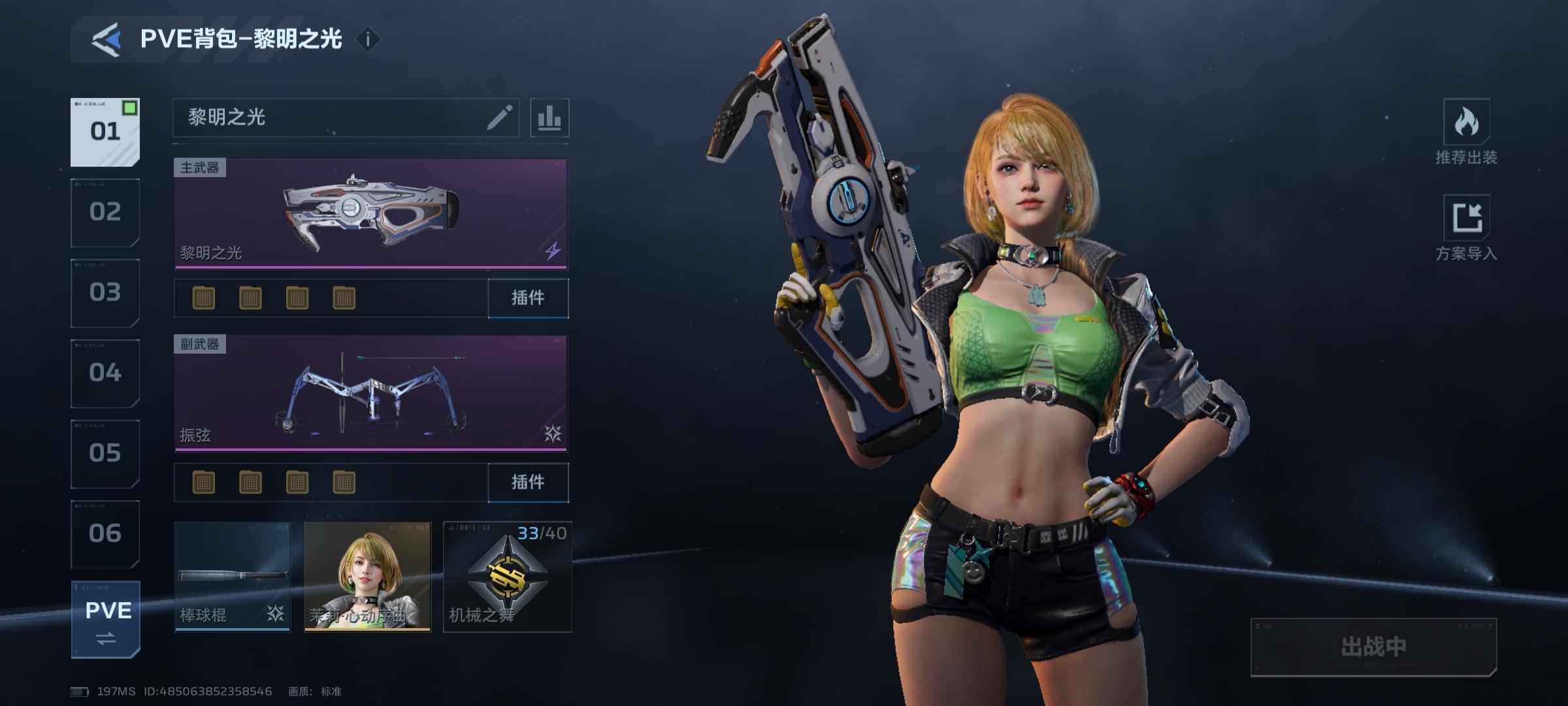Image resolution: width=1568 pixels, height=706 pixels.
Task: Switch to loadout slot 02
Action: (x=105, y=212)
